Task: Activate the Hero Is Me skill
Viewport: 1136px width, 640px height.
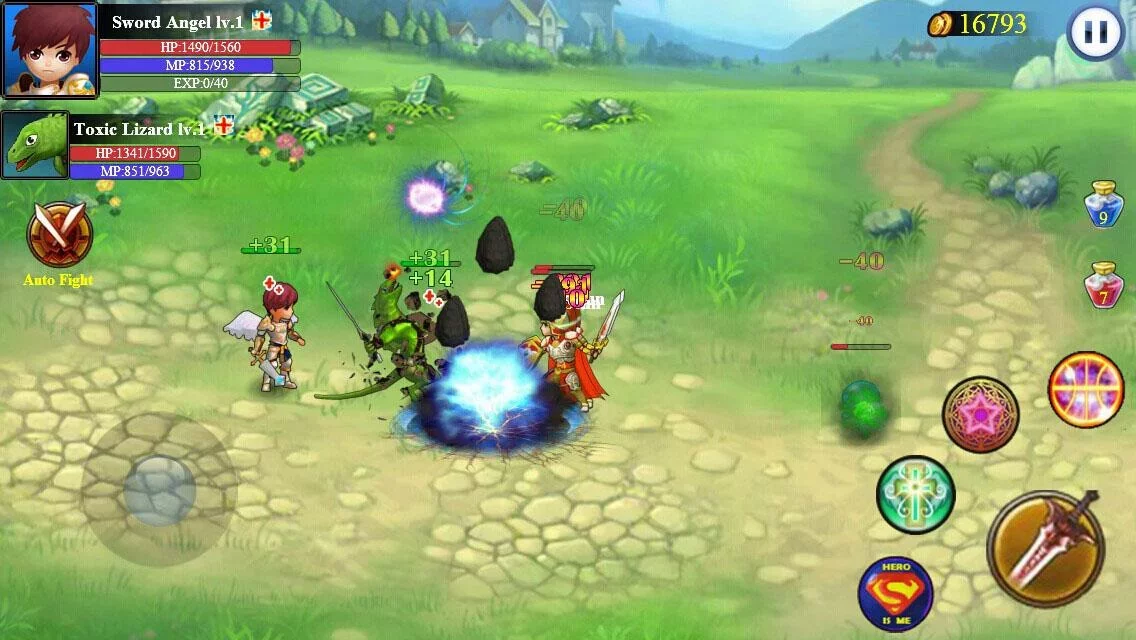Action: (x=895, y=593)
